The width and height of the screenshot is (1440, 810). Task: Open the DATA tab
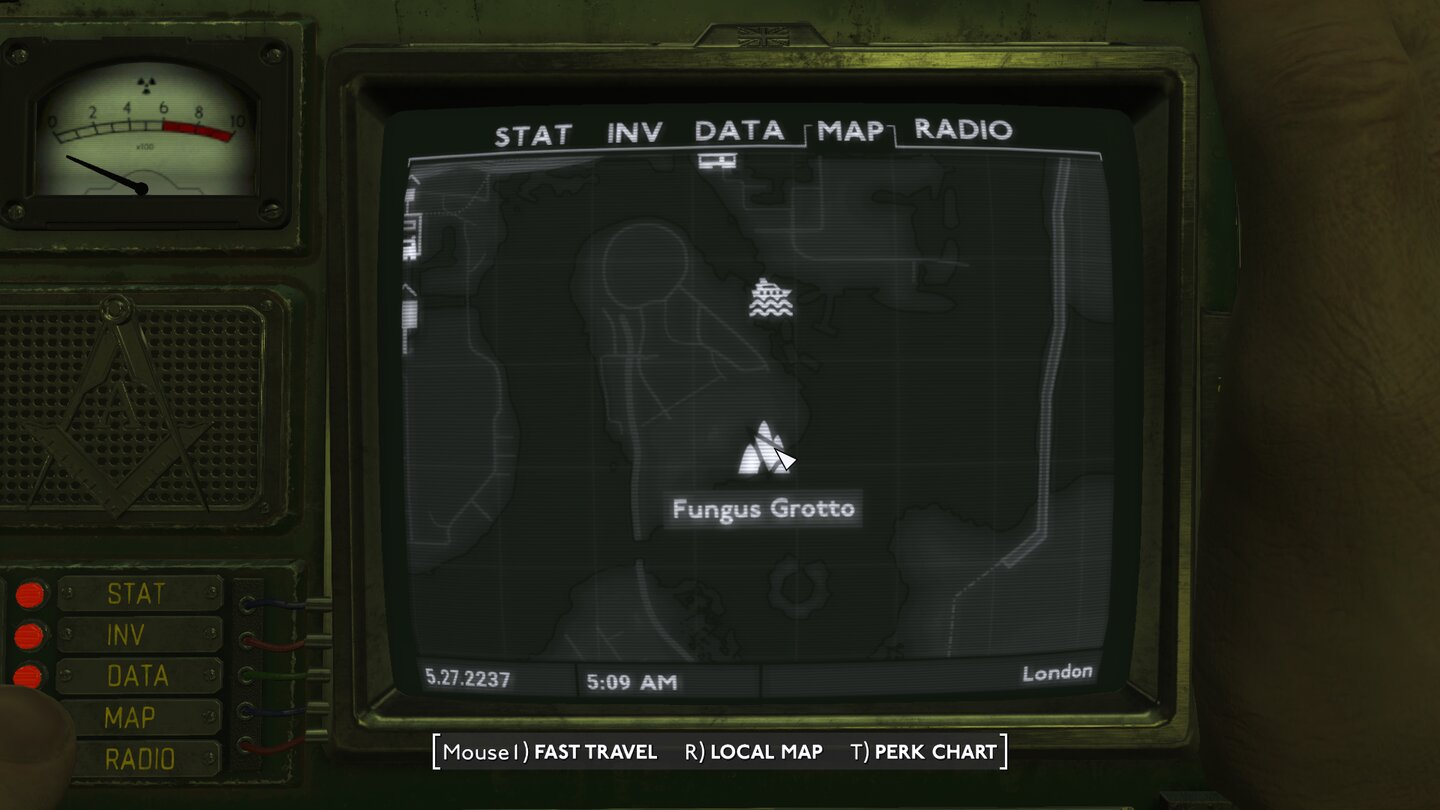[x=741, y=131]
